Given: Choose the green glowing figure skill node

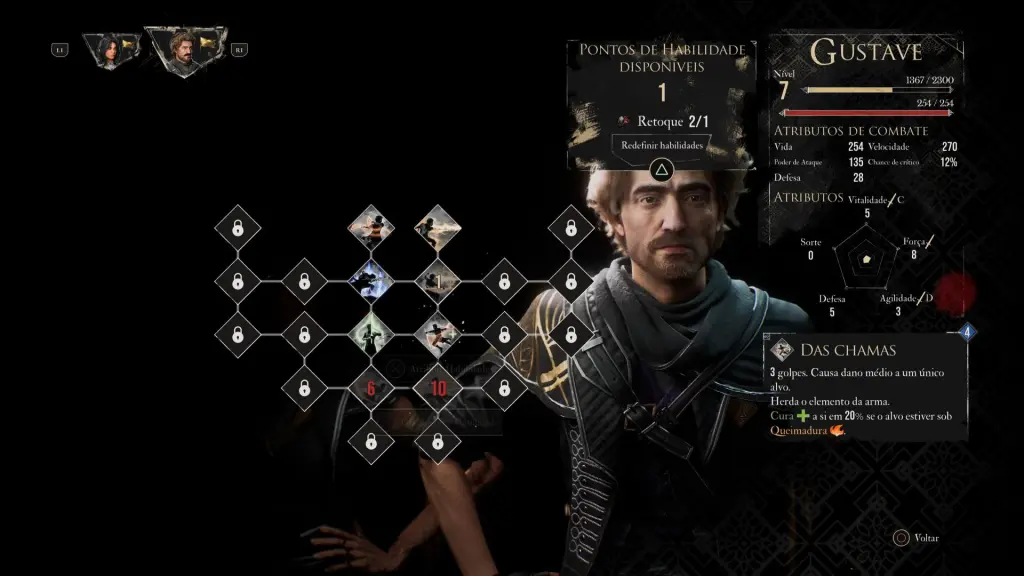Looking at the screenshot, I should pyautogui.click(x=370, y=334).
